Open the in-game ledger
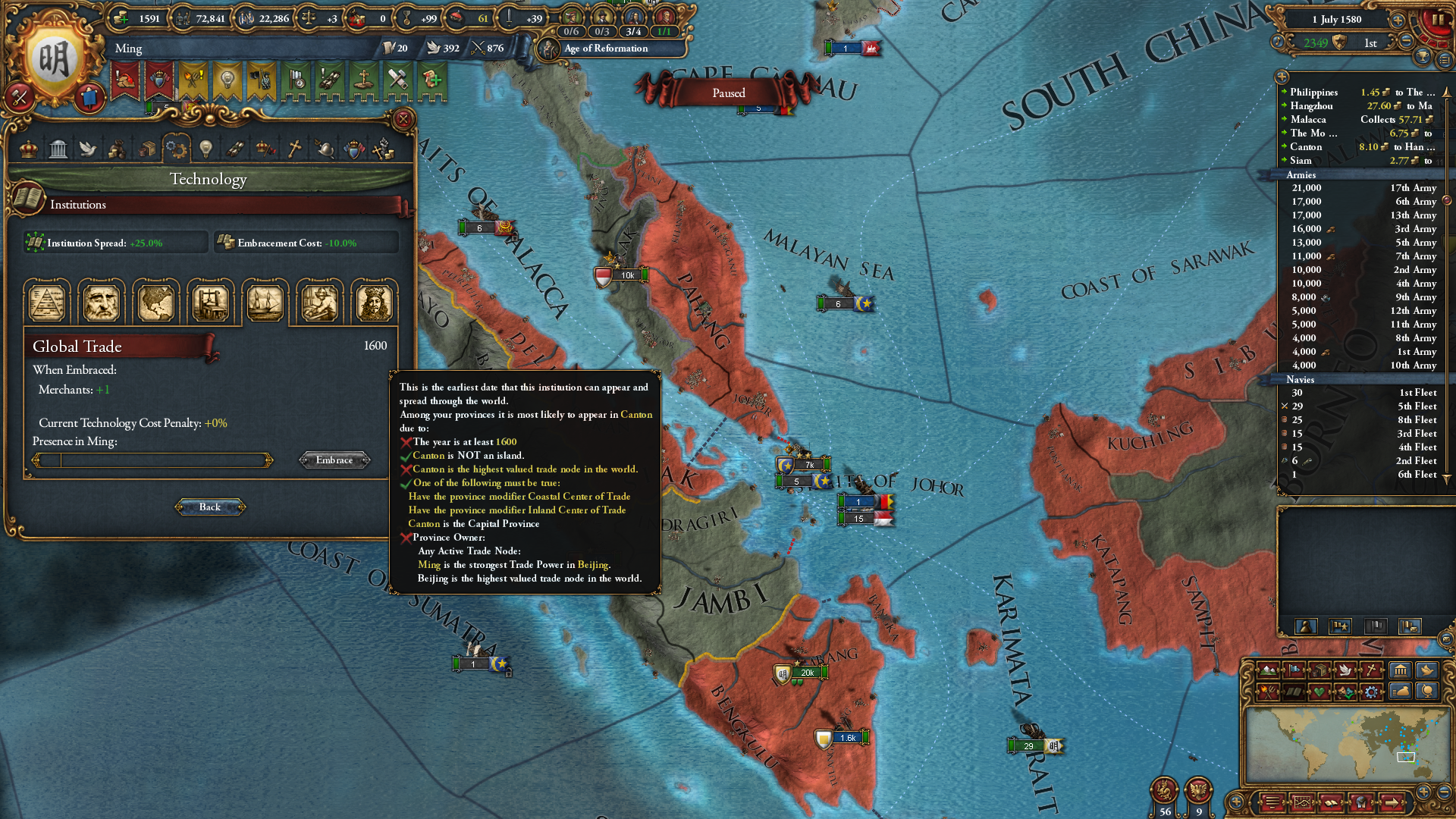Image resolution: width=1456 pixels, height=819 pixels. pos(1331,802)
